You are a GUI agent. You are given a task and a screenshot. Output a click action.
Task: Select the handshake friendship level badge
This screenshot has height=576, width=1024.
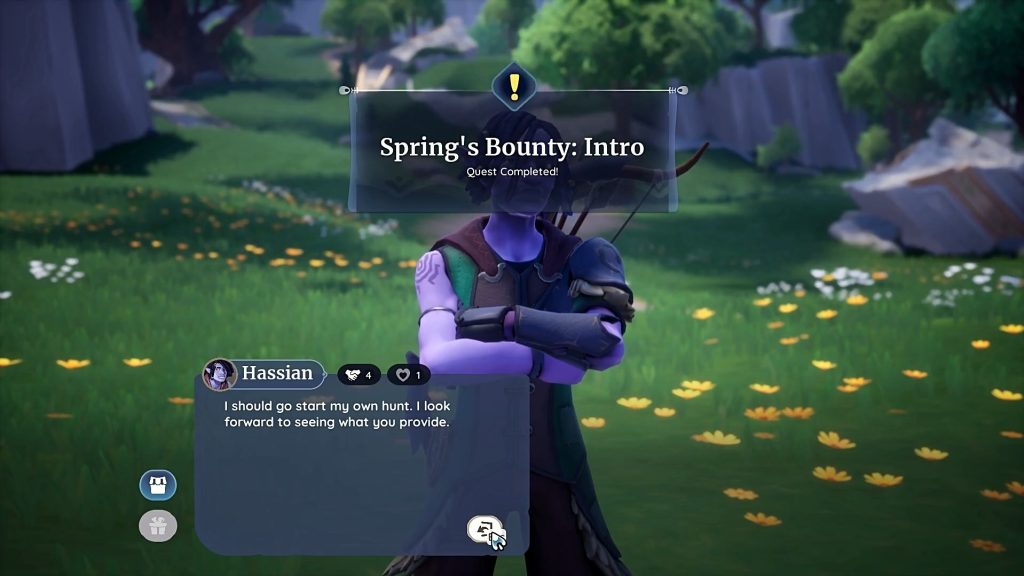[359, 375]
